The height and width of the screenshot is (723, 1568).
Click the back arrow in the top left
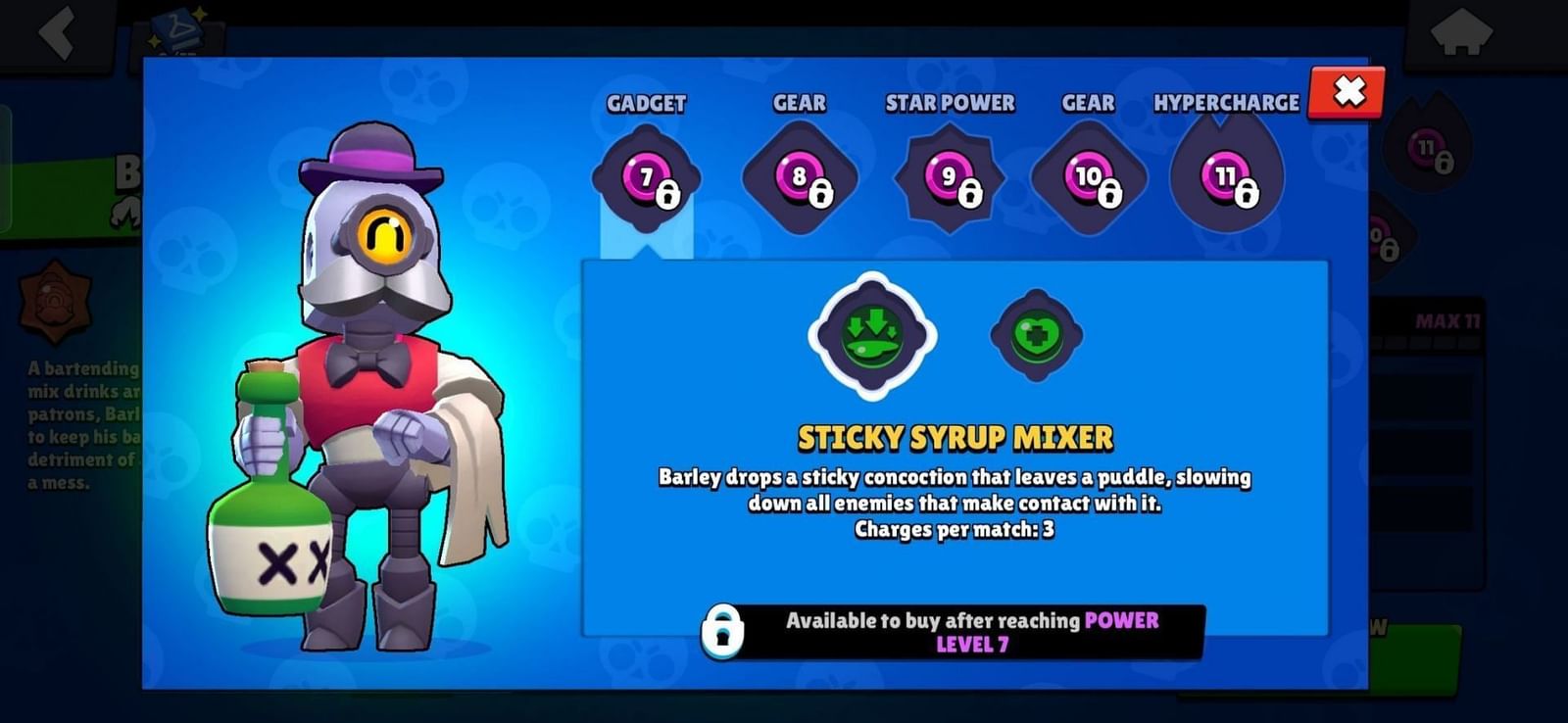pyautogui.click(x=54, y=31)
